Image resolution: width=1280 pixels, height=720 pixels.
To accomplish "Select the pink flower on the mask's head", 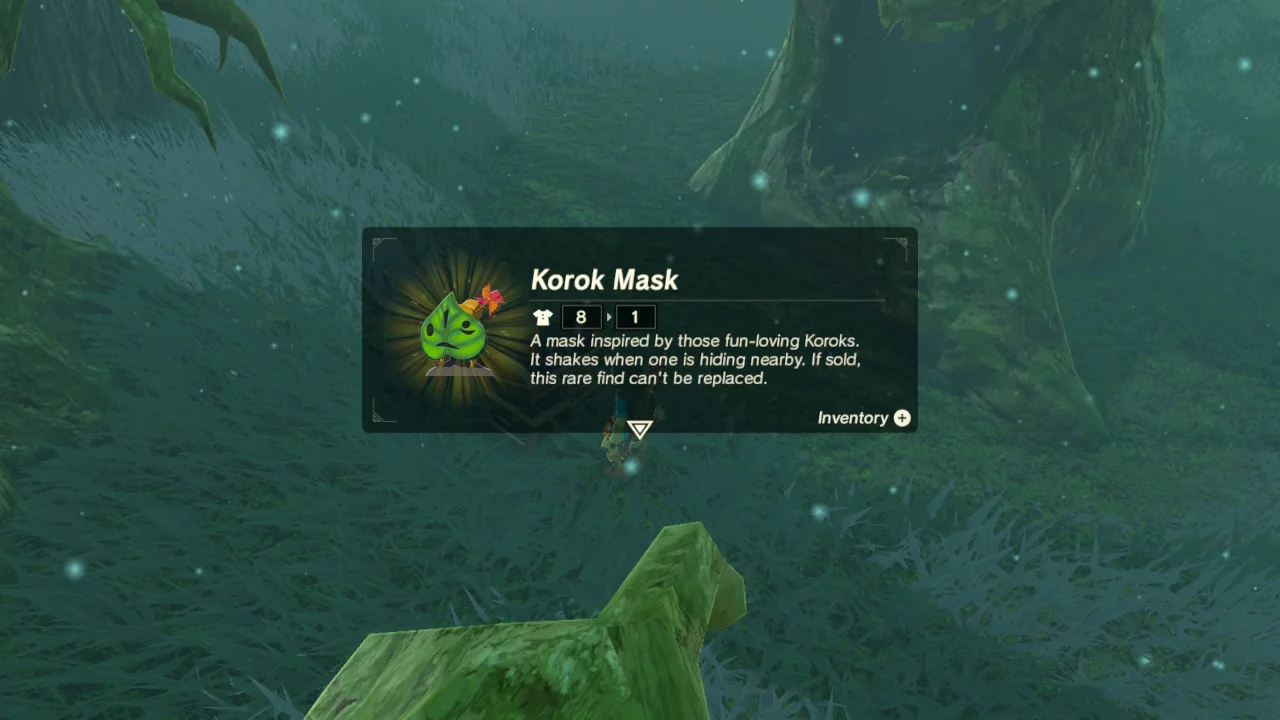I will [x=487, y=300].
